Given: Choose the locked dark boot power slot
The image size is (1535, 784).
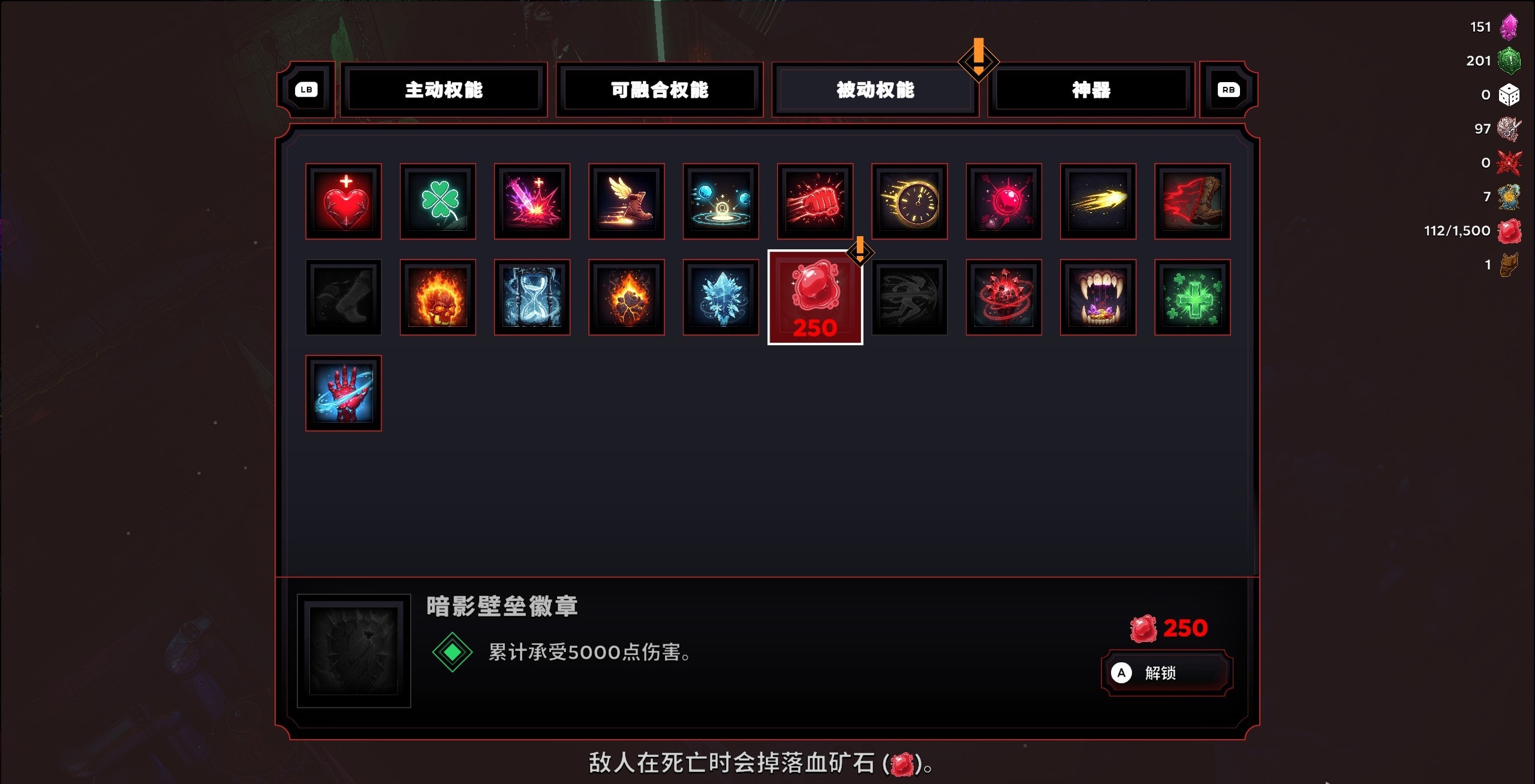Looking at the screenshot, I should [344, 297].
